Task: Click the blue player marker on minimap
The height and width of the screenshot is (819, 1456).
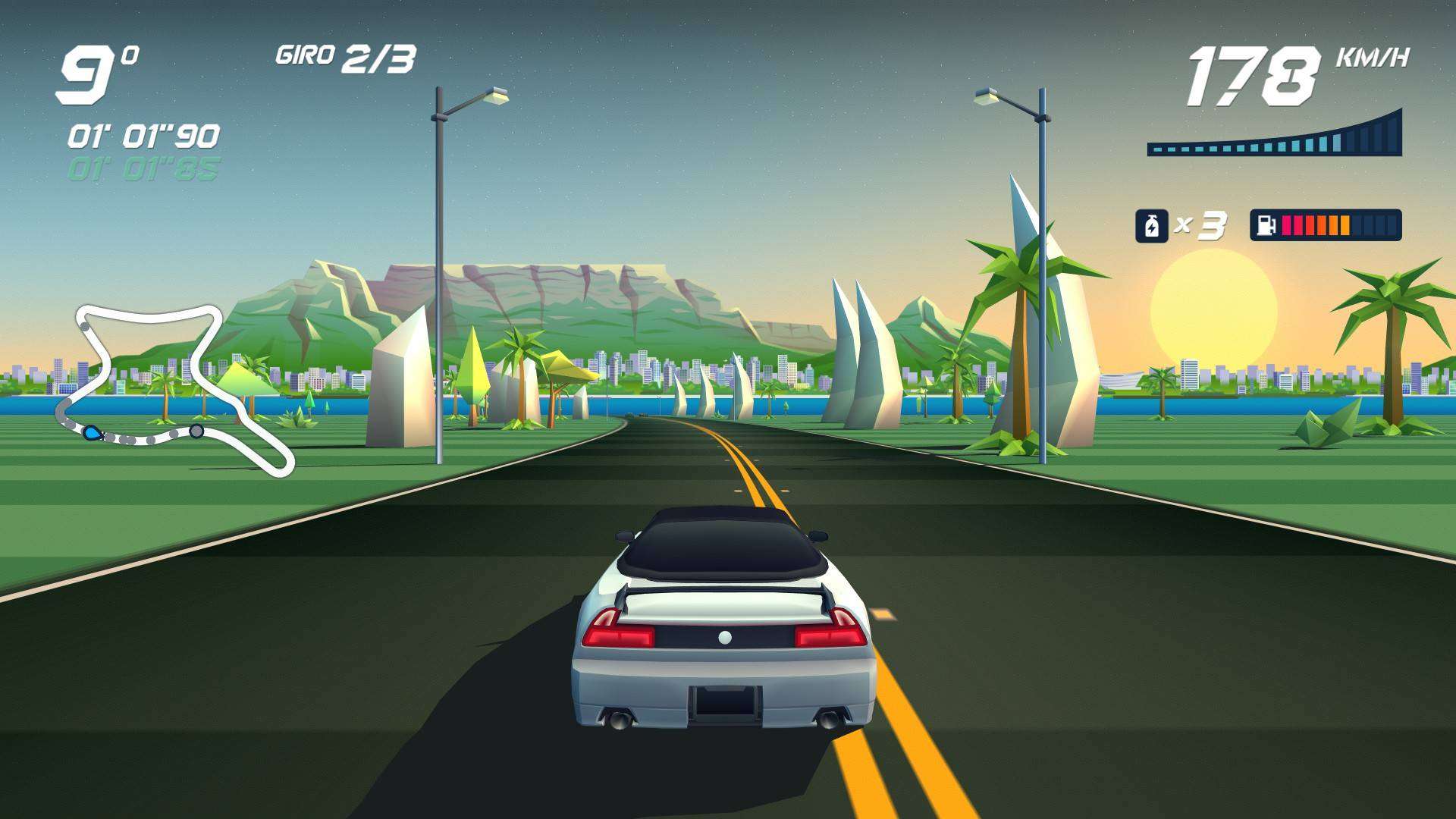Action: click(x=92, y=433)
